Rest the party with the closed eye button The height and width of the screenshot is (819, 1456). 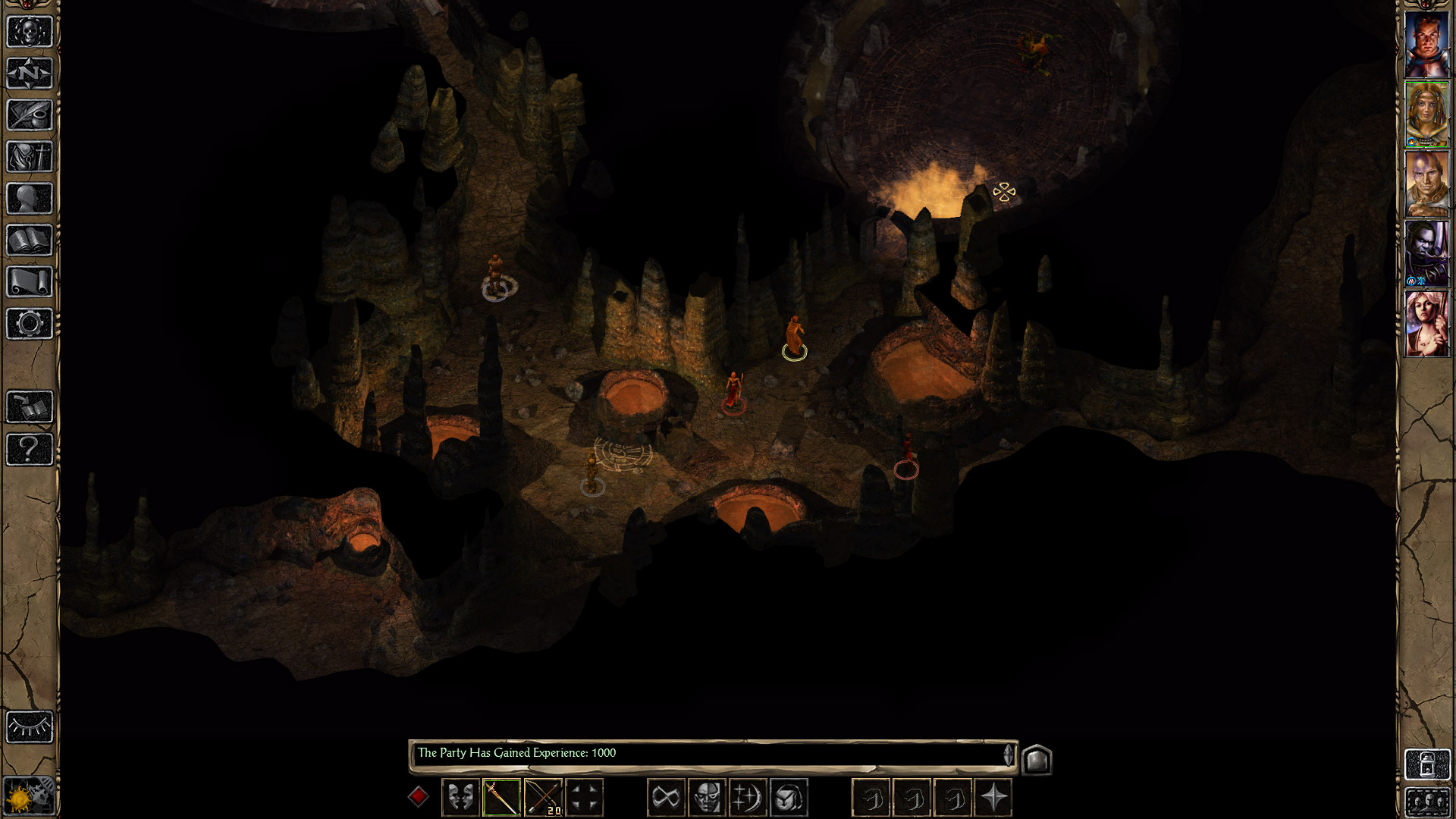30,727
